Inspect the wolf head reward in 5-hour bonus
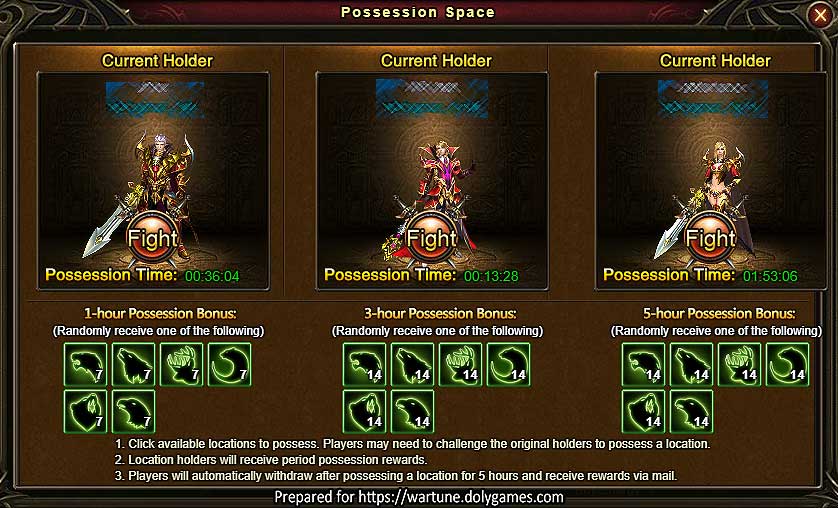Image resolution: width=838 pixels, height=508 pixels. 690,364
